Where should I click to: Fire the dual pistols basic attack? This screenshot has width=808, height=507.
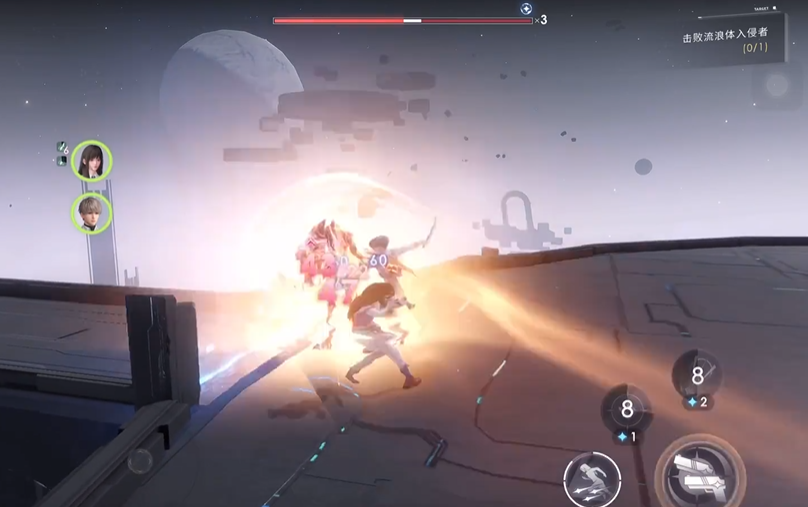click(699, 477)
